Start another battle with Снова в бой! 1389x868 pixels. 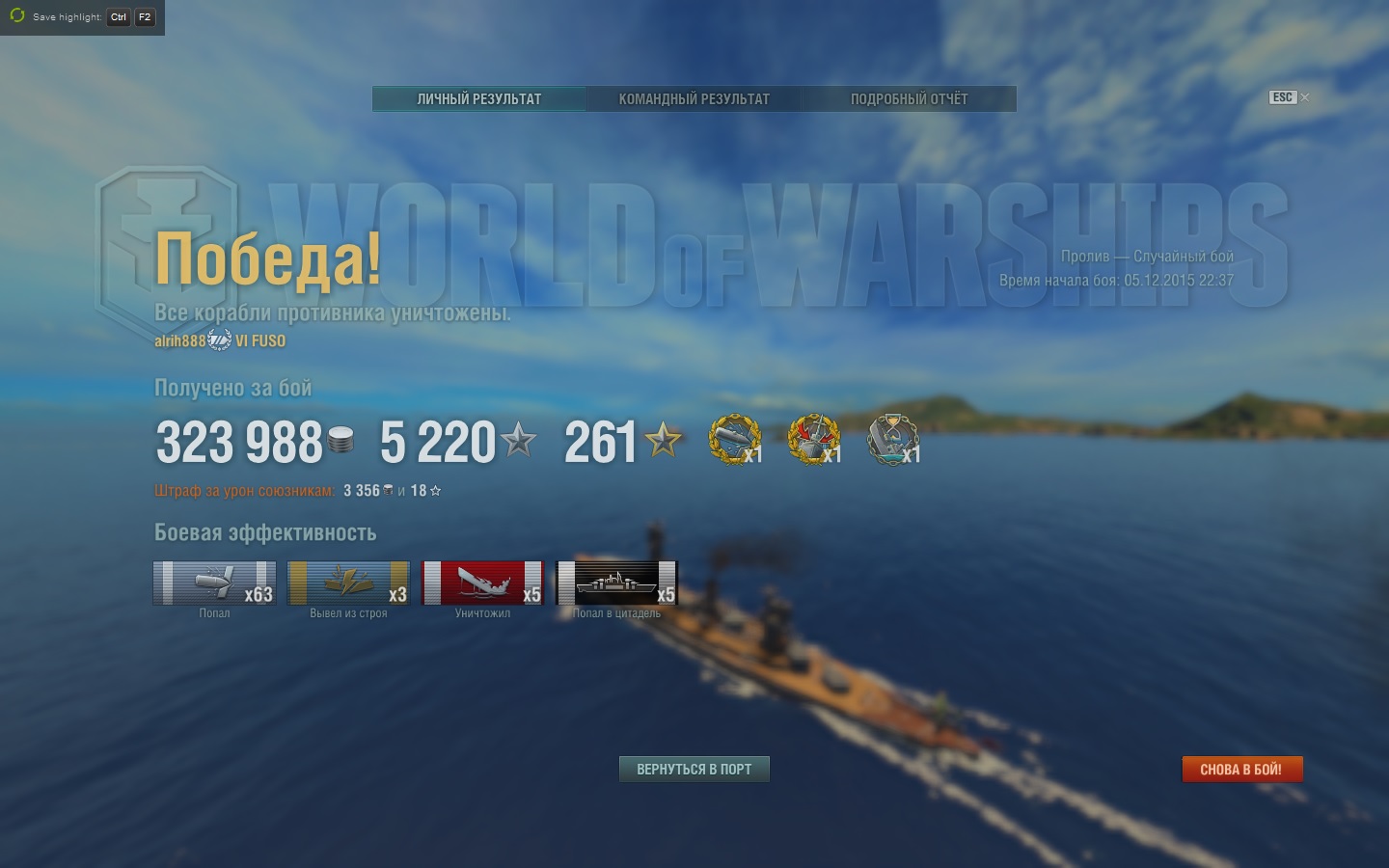1241,769
